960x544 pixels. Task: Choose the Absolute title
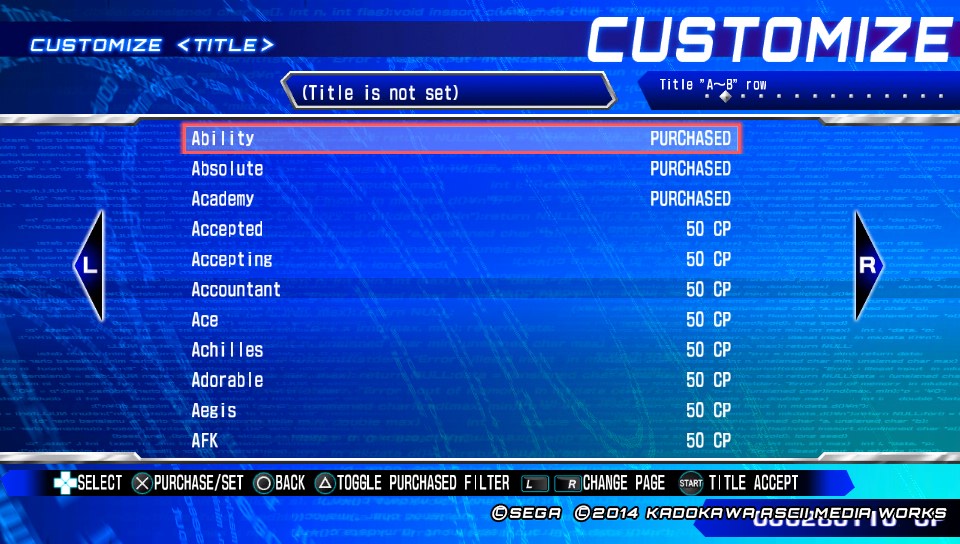click(461, 169)
